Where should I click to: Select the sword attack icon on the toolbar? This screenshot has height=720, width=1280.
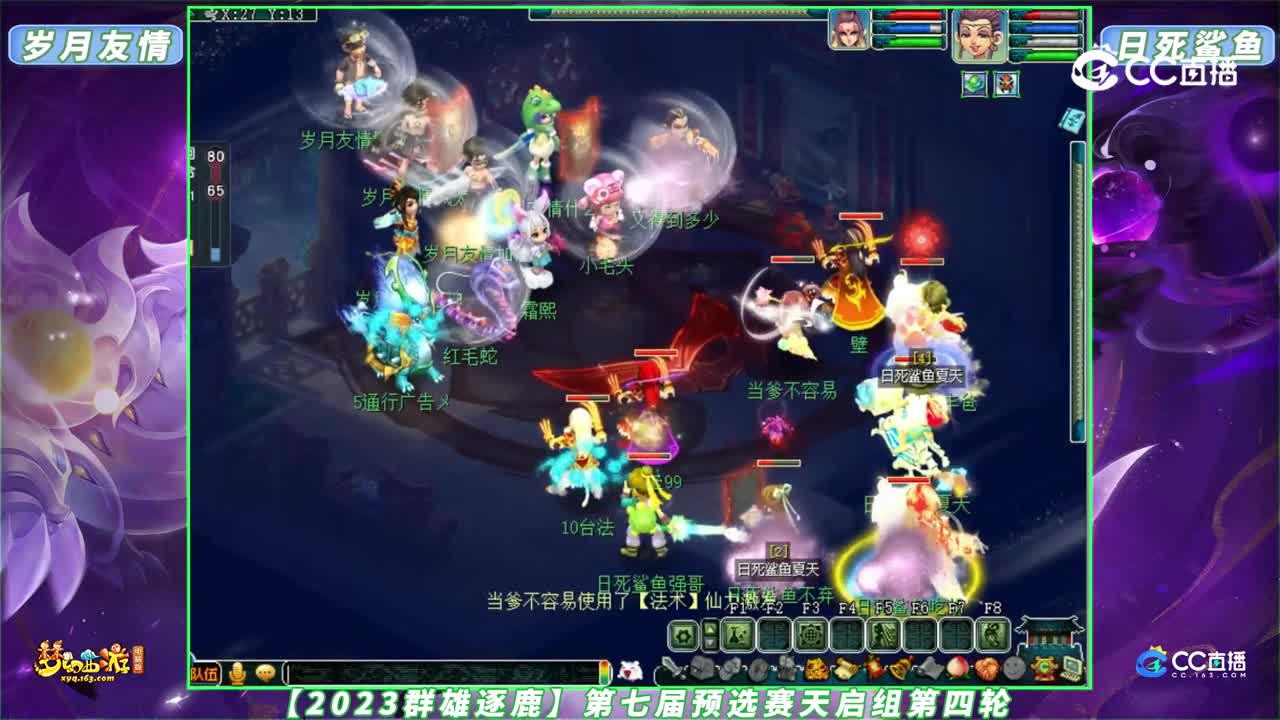coord(672,665)
